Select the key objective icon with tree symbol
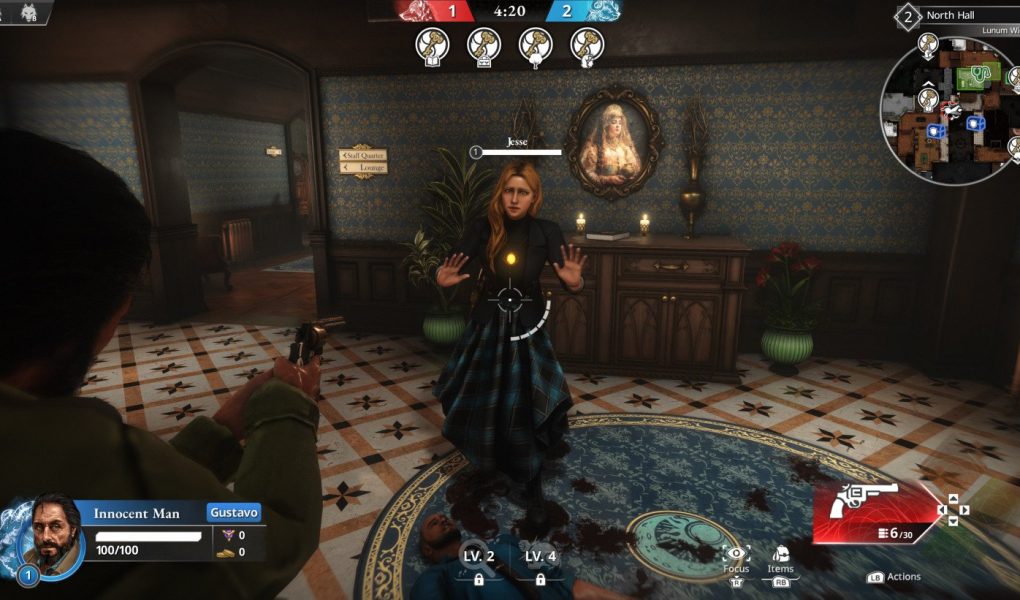The height and width of the screenshot is (600, 1020). click(536, 44)
